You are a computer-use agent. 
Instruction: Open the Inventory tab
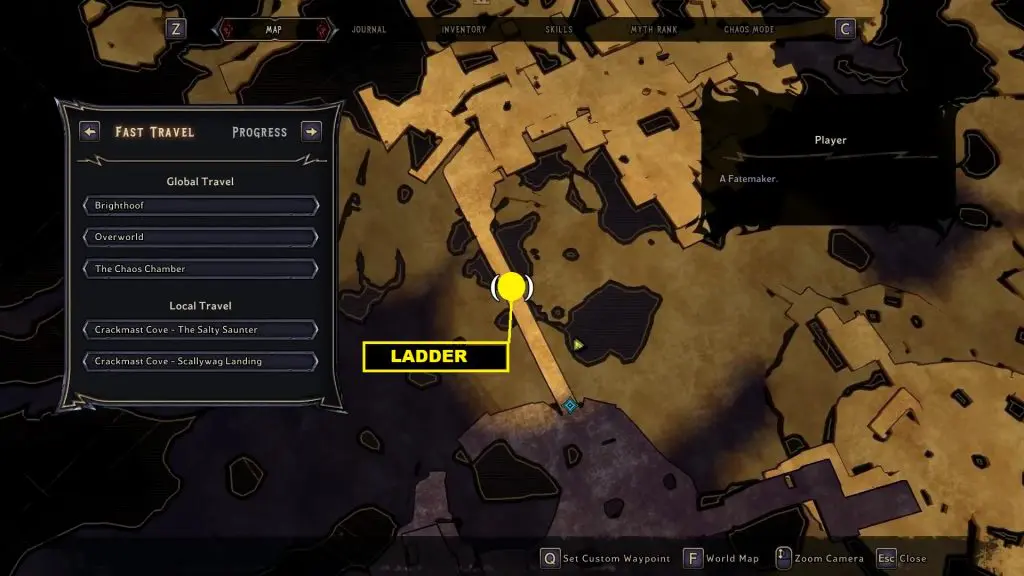tap(464, 30)
